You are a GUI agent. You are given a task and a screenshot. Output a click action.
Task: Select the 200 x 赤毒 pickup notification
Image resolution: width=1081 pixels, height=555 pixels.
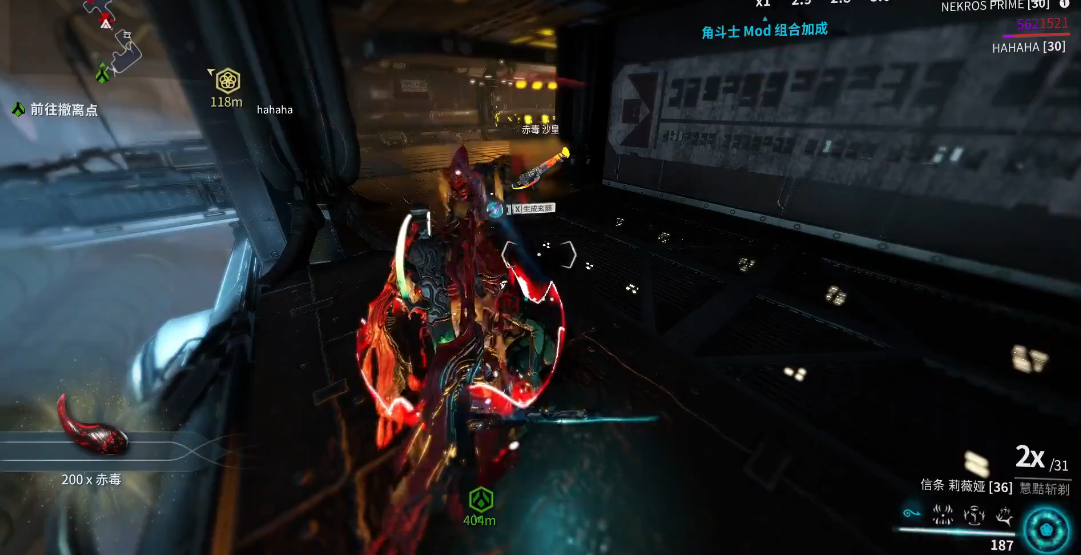(91, 480)
